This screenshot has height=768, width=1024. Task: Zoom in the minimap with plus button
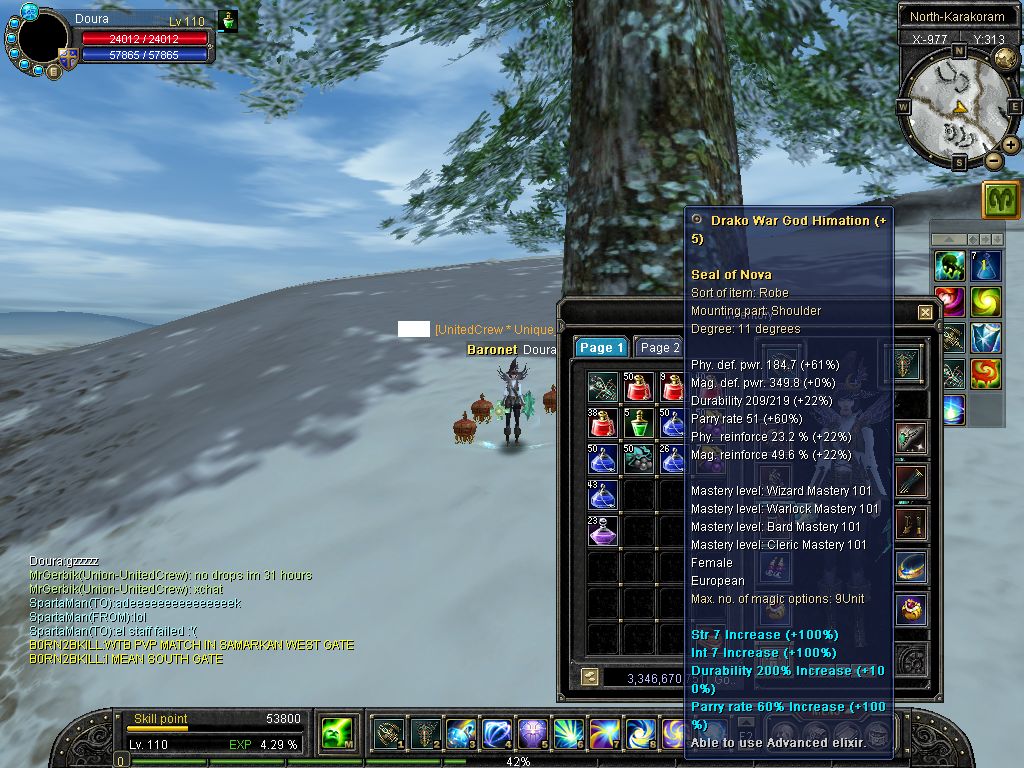pyautogui.click(x=1011, y=145)
